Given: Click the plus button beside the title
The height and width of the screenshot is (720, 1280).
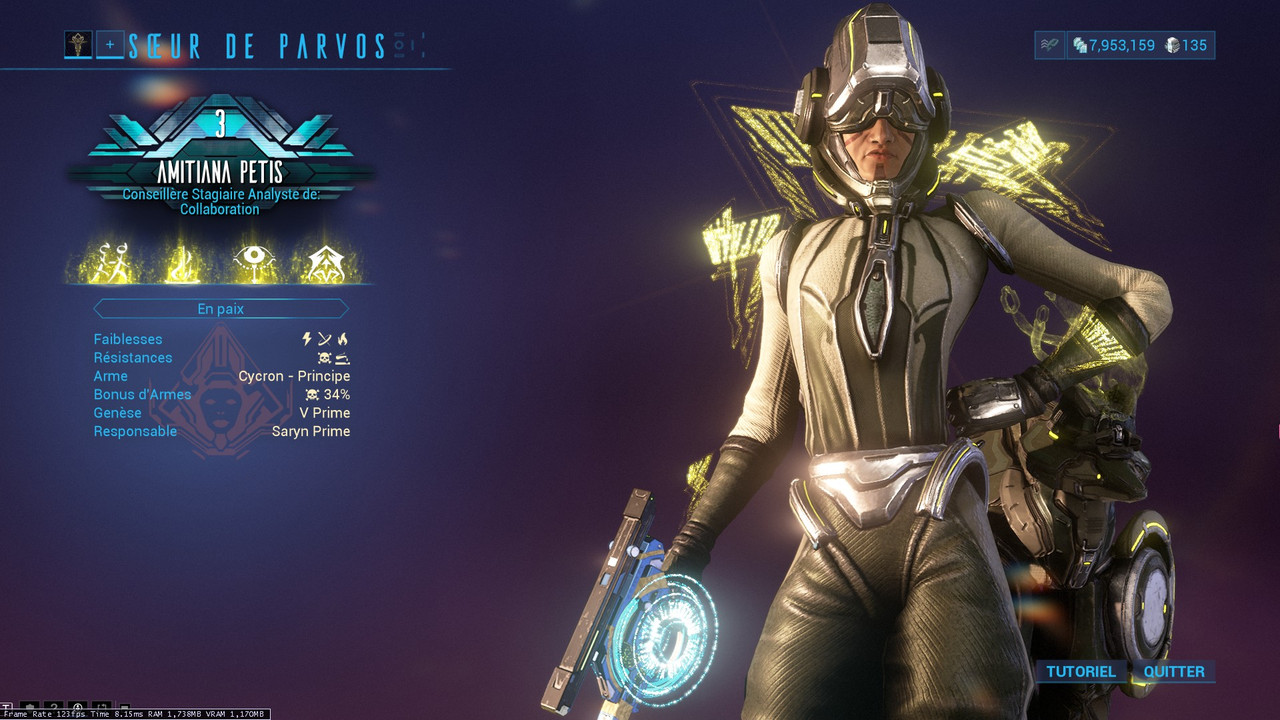Looking at the screenshot, I should point(110,44).
